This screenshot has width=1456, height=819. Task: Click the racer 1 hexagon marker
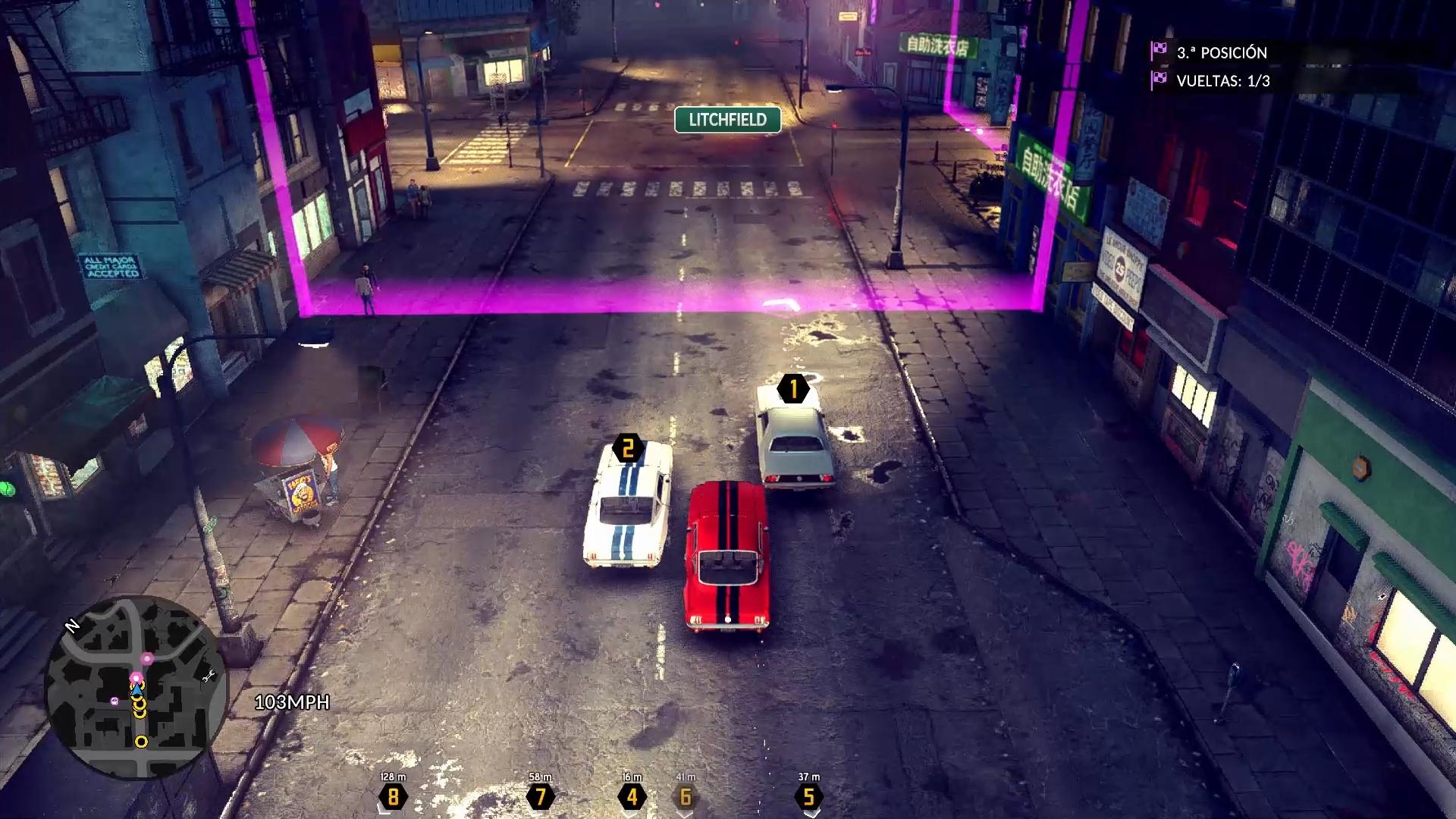coord(793,389)
